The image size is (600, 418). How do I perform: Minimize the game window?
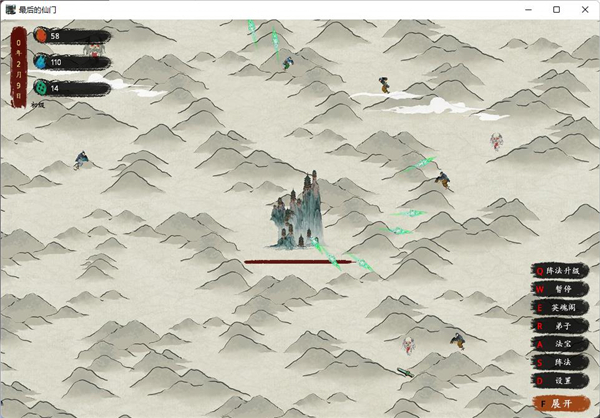pos(528,9)
